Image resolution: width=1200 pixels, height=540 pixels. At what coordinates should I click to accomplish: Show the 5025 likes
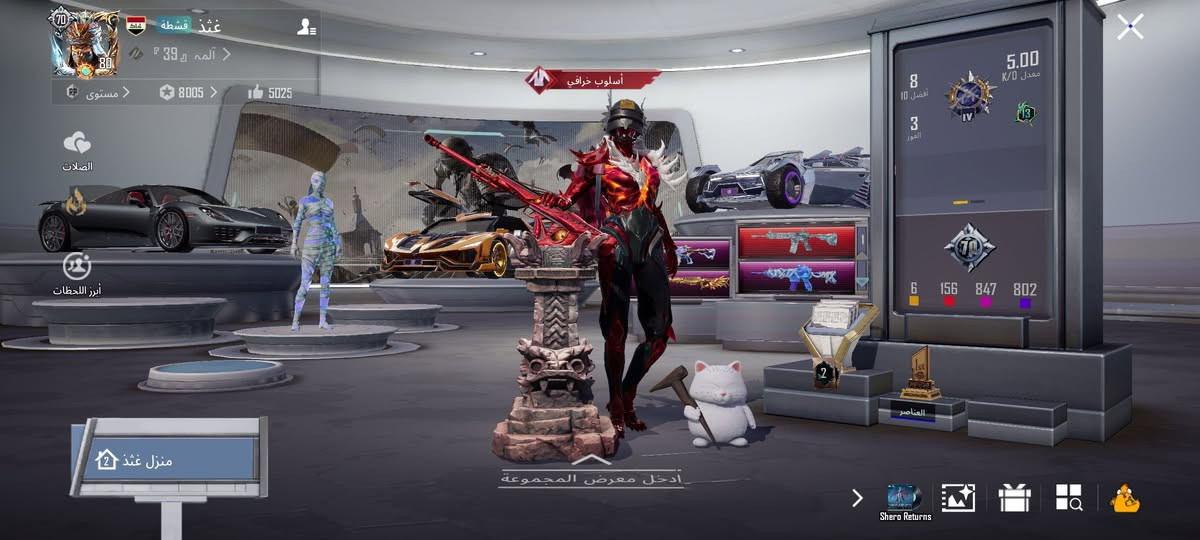(x=270, y=93)
